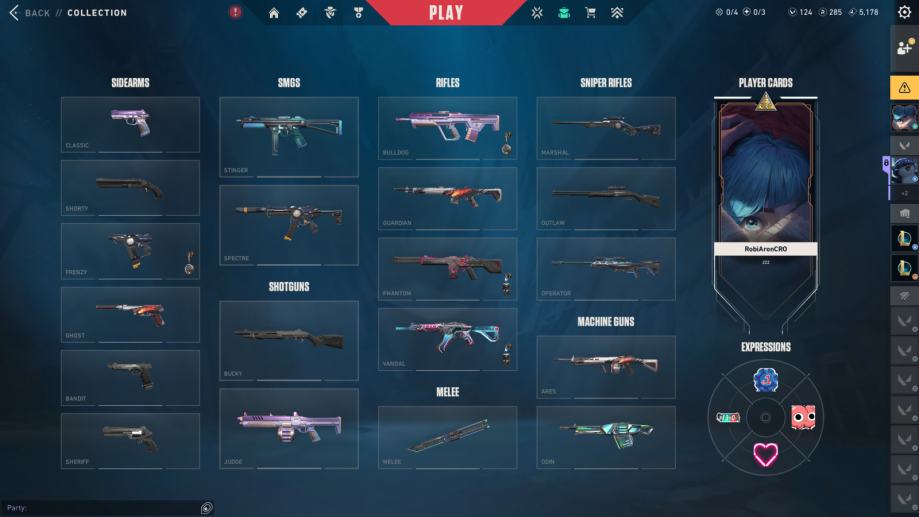Open the settings gear icon
Screen dimensions: 919x517
coord(904,13)
